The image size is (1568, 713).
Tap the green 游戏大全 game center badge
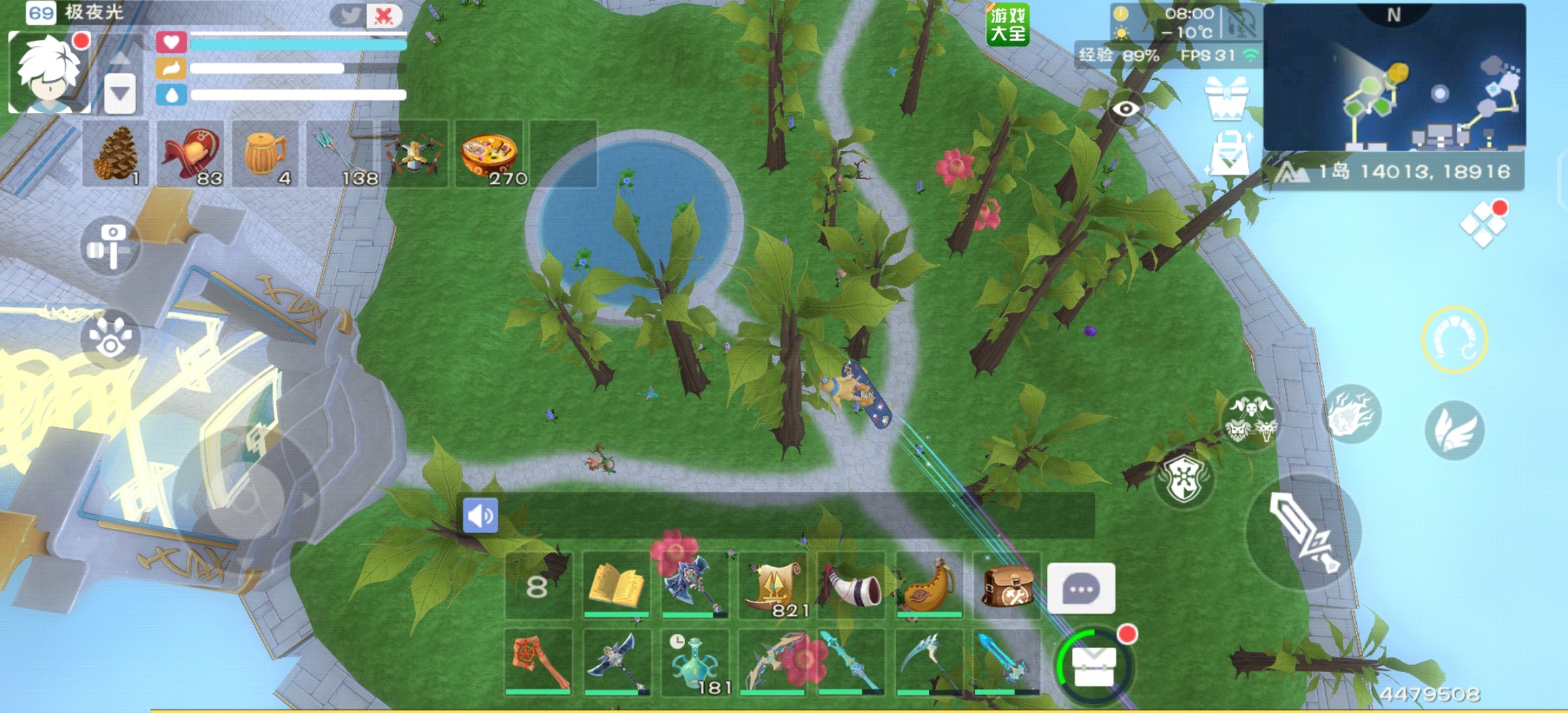coord(1007,25)
